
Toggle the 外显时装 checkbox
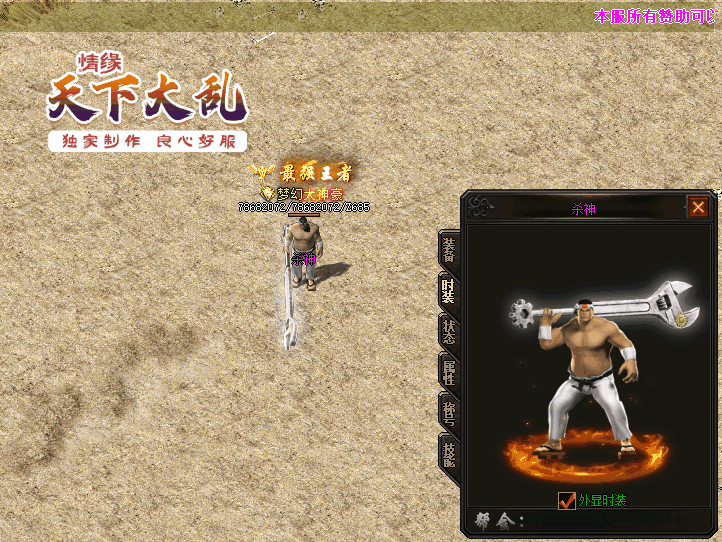click(567, 500)
